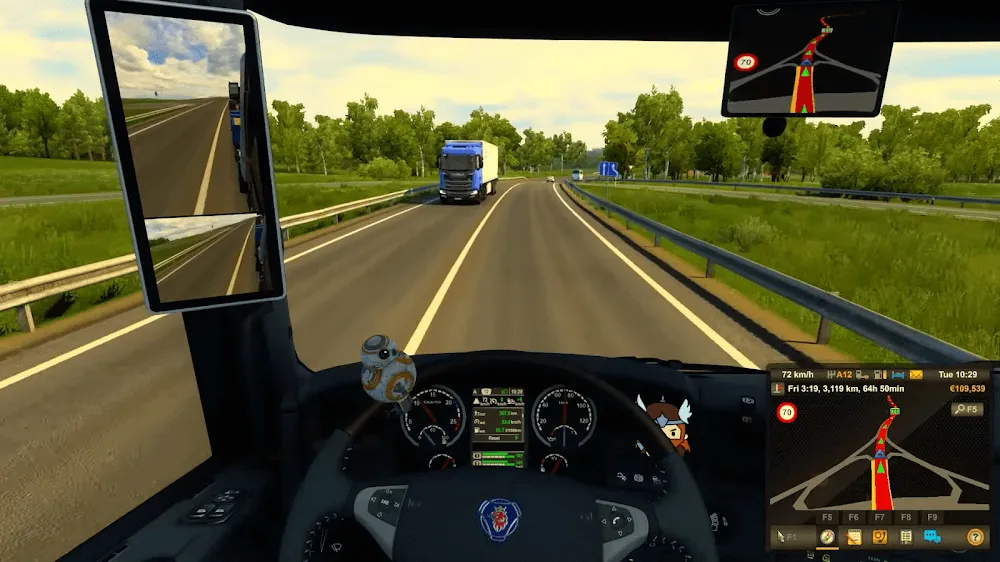Click the blue bed rest indicator

click(x=899, y=374)
